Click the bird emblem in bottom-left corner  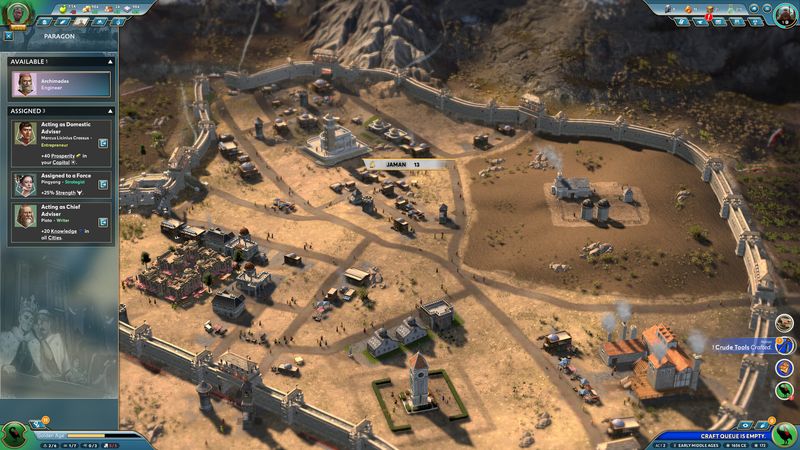pos(14,434)
